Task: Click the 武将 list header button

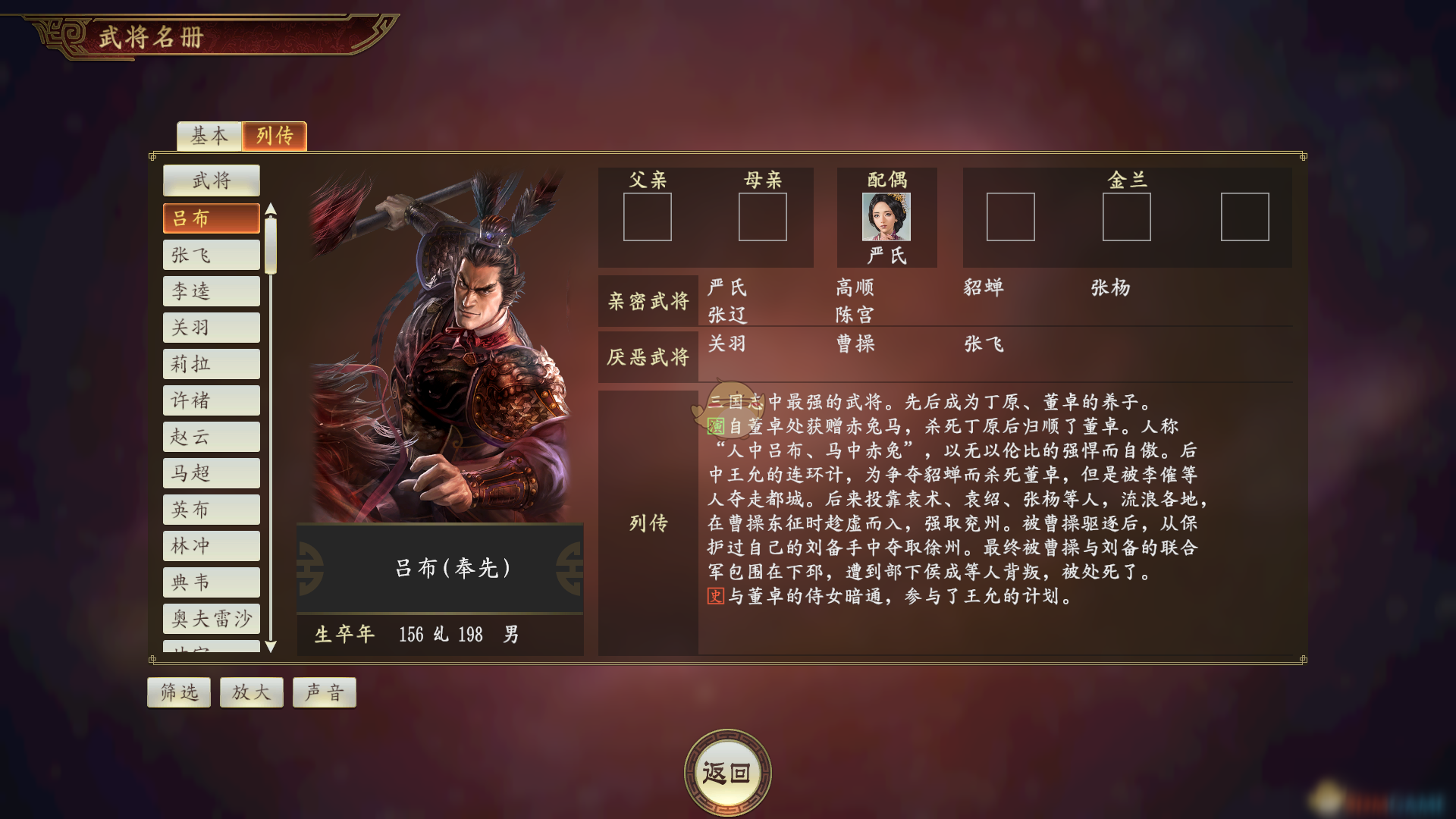Action: click(x=212, y=180)
